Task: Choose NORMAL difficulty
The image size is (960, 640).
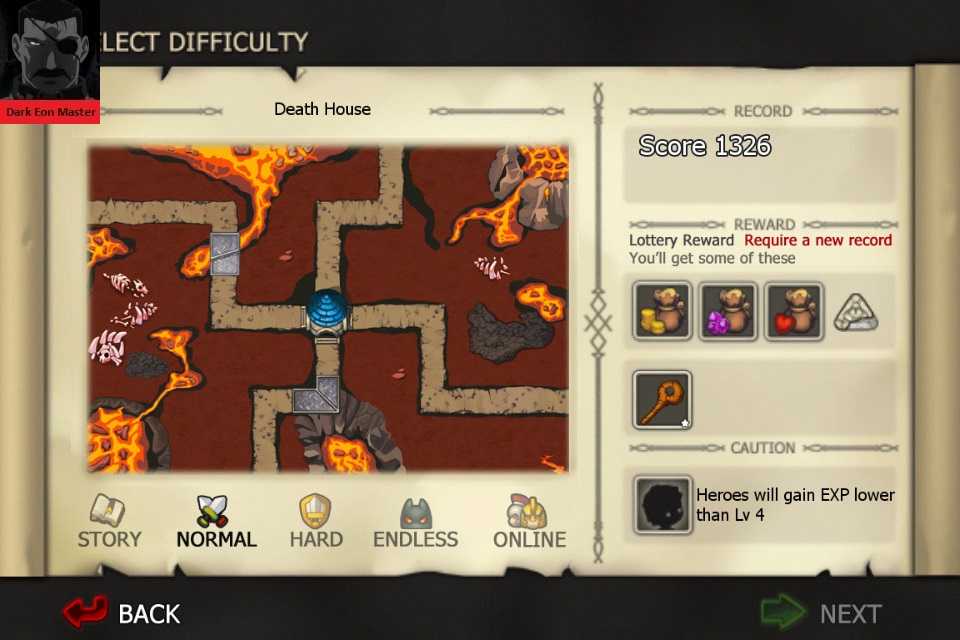Action: click(x=216, y=522)
